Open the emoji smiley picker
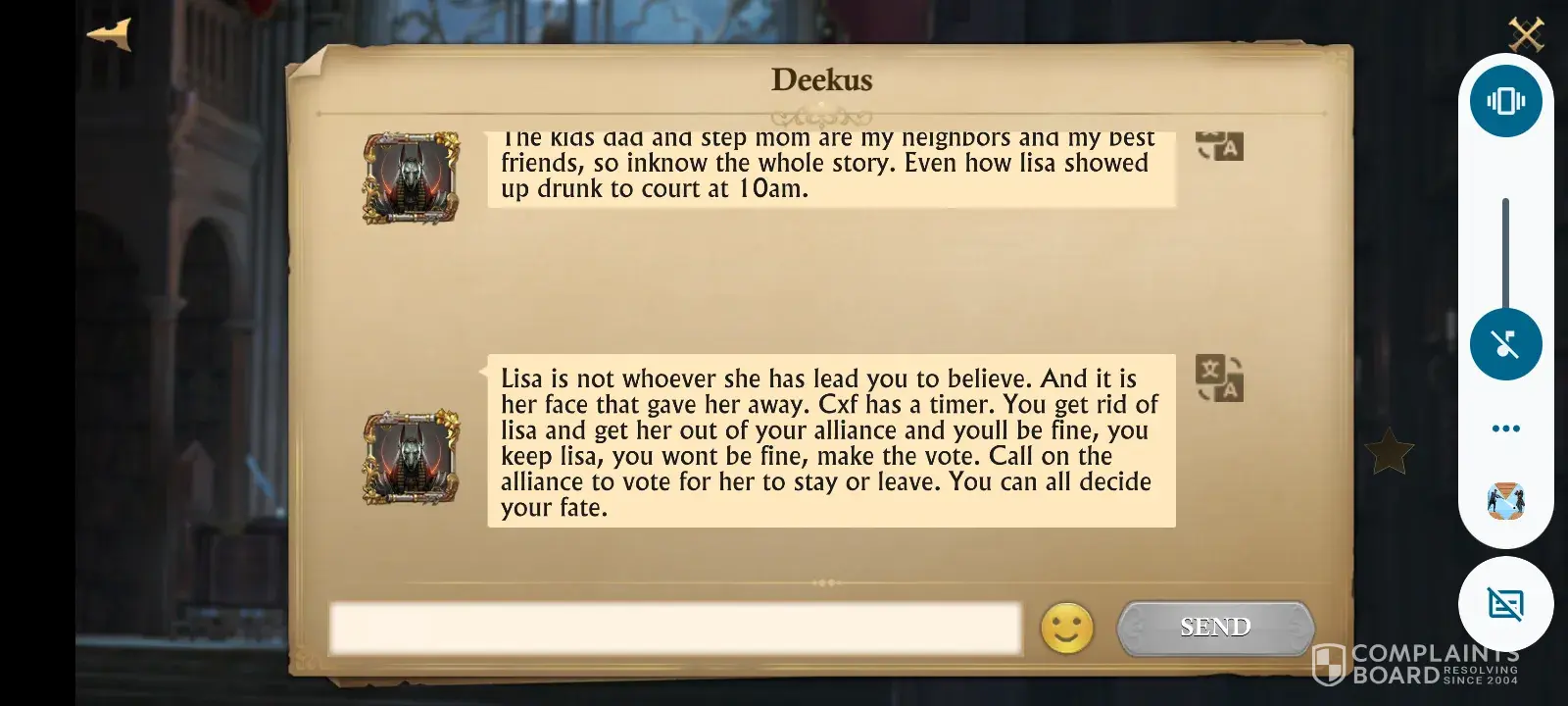The image size is (1568, 706). 1066,629
